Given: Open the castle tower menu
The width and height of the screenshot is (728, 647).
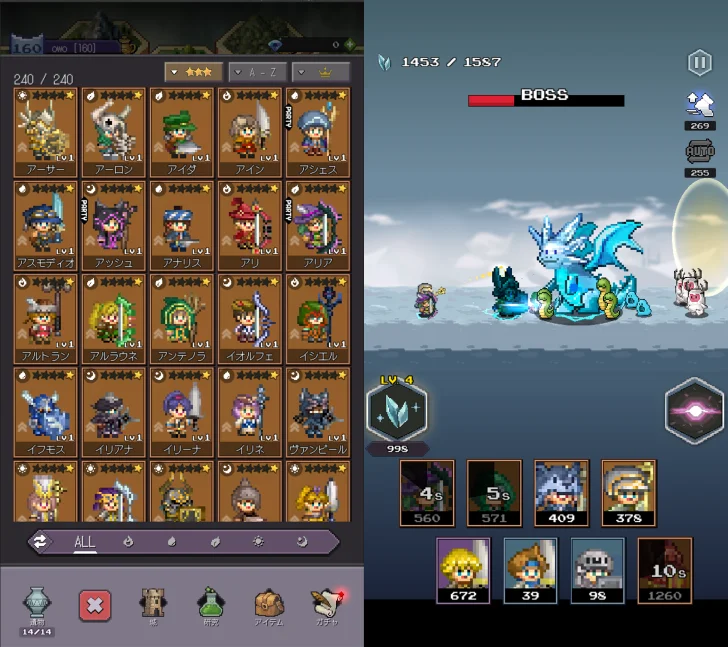Looking at the screenshot, I should click(x=153, y=604).
